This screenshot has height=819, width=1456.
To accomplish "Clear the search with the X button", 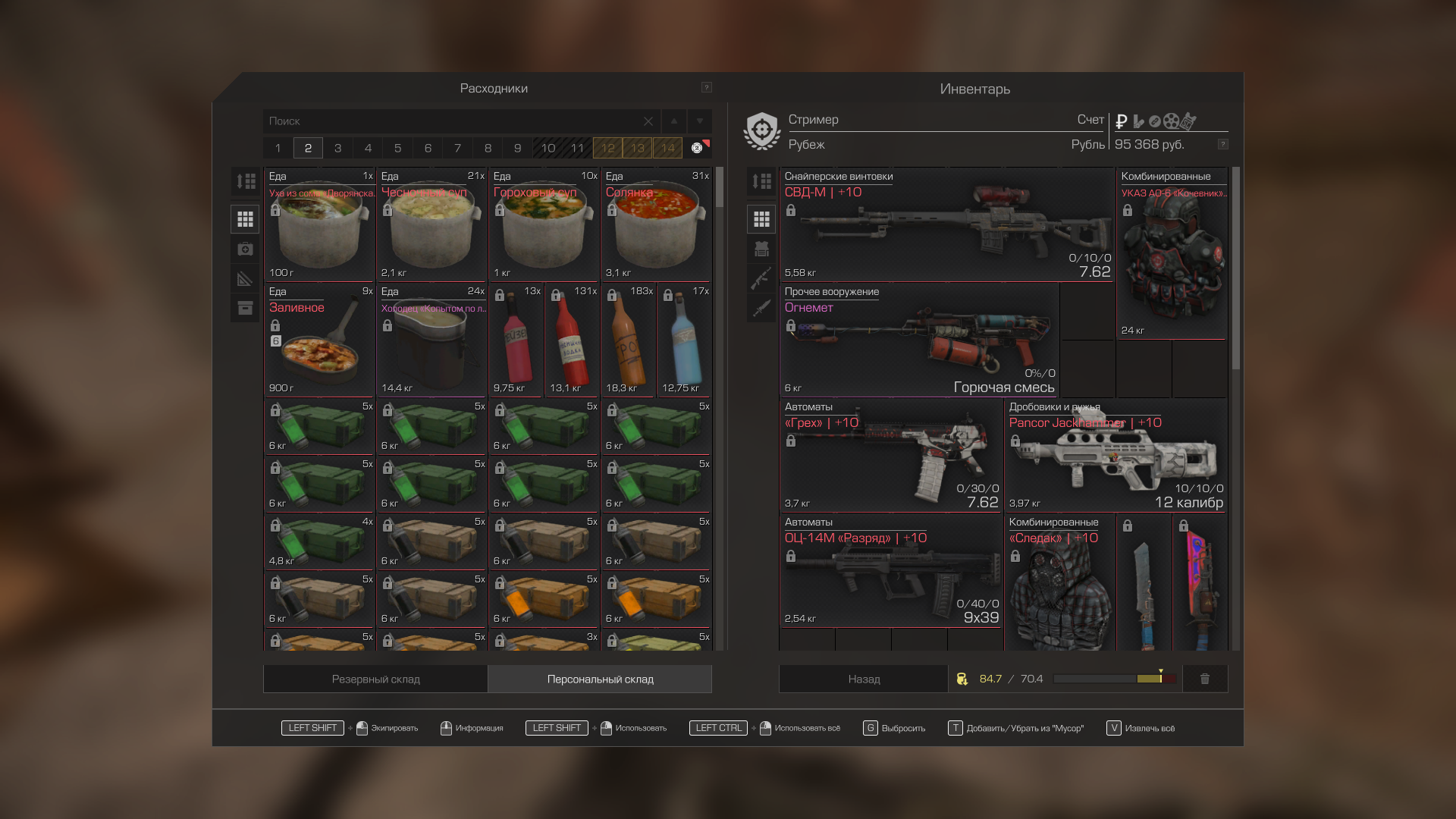I will pos(648,121).
